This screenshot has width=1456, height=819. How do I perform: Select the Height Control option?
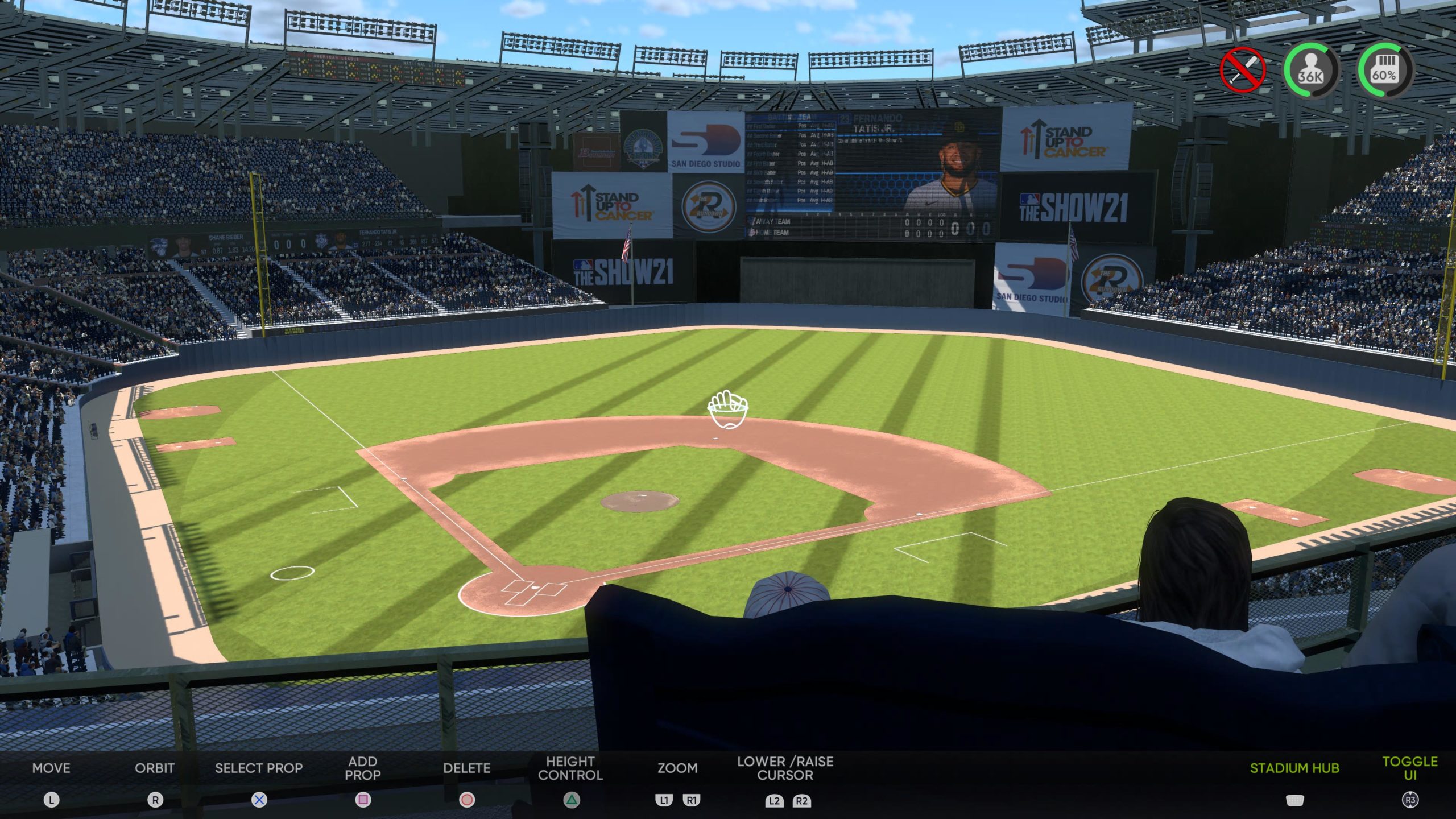coord(570,768)
